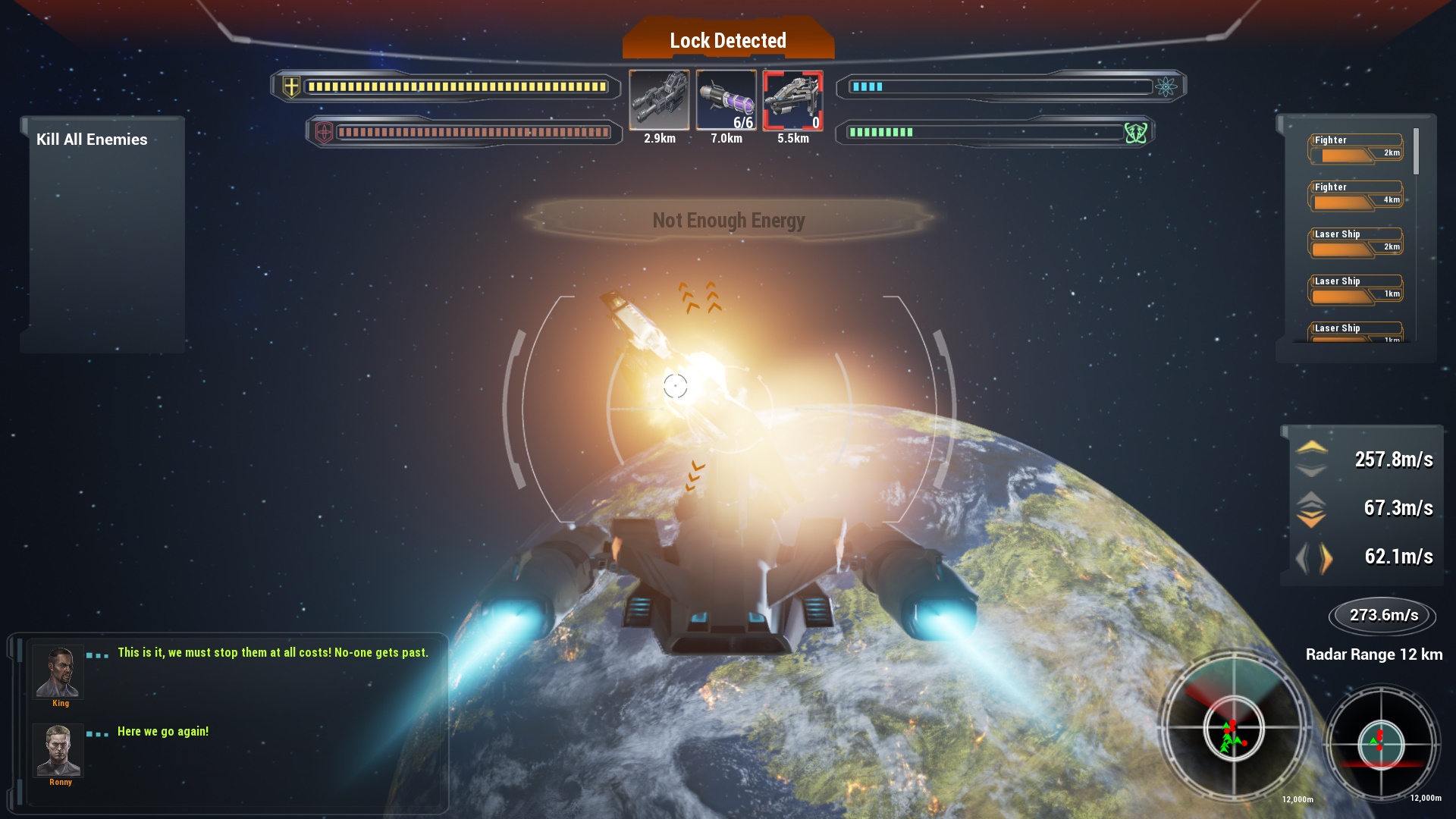This screenshot has height=819, width=1456.
Task: Target the Fighter at 2km in the enemy list
Action: [1354, 149]
